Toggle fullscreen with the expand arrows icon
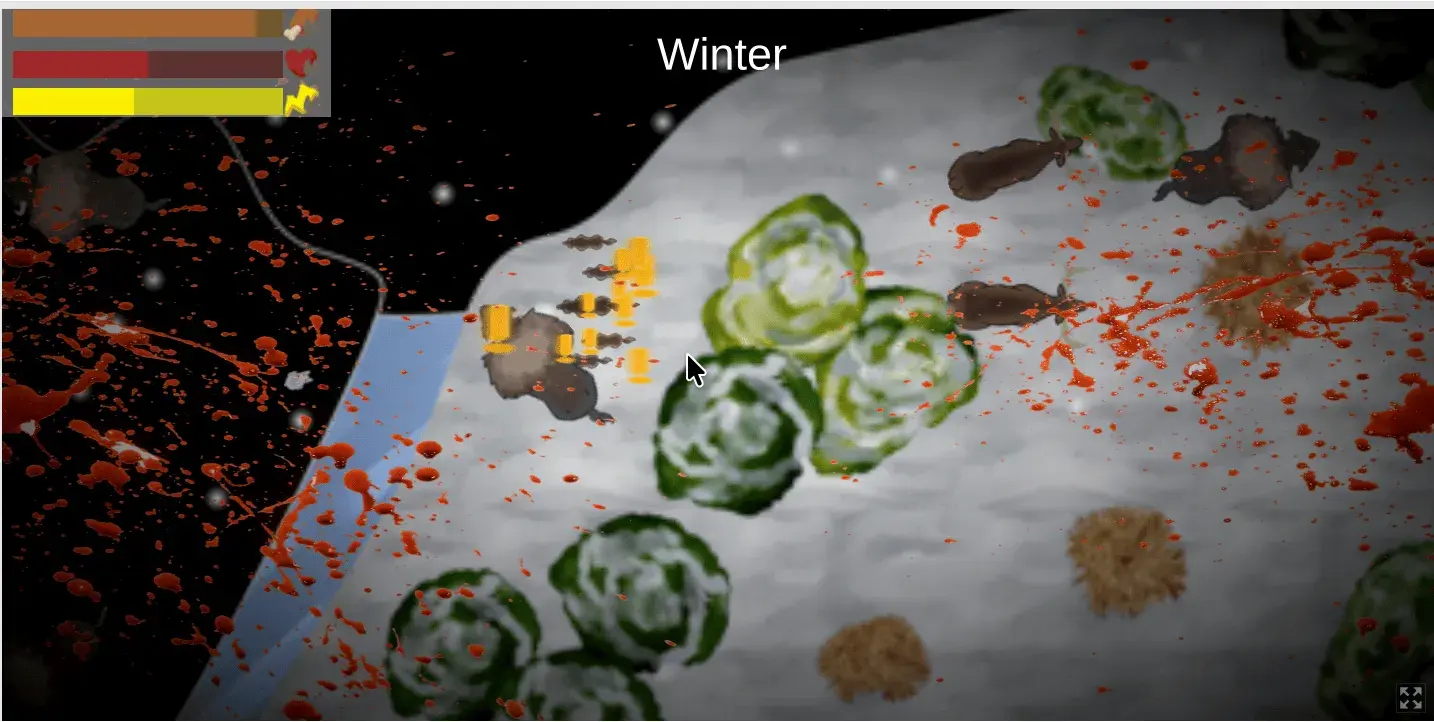The width and height of the screenshot is (1434, 722). (x=1410, y=698)
